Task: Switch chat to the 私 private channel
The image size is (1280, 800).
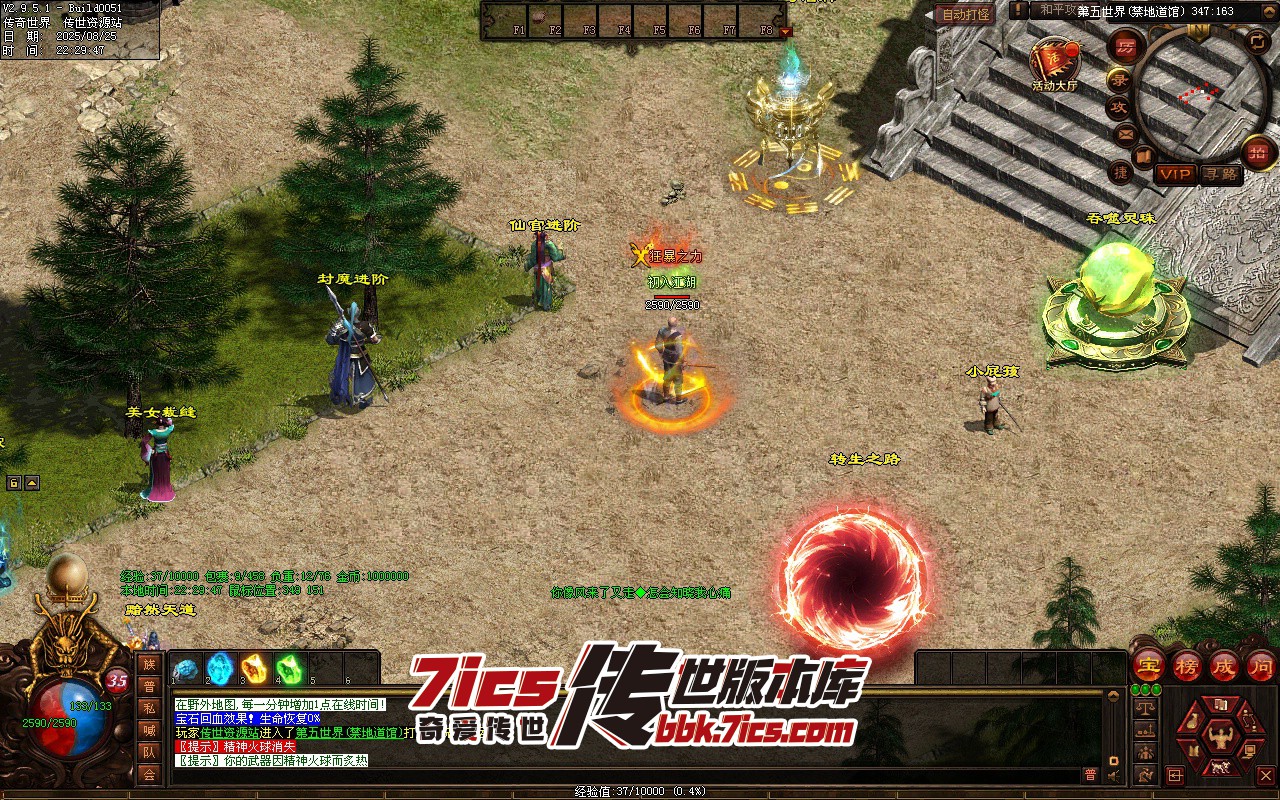Action: [149, 708]
